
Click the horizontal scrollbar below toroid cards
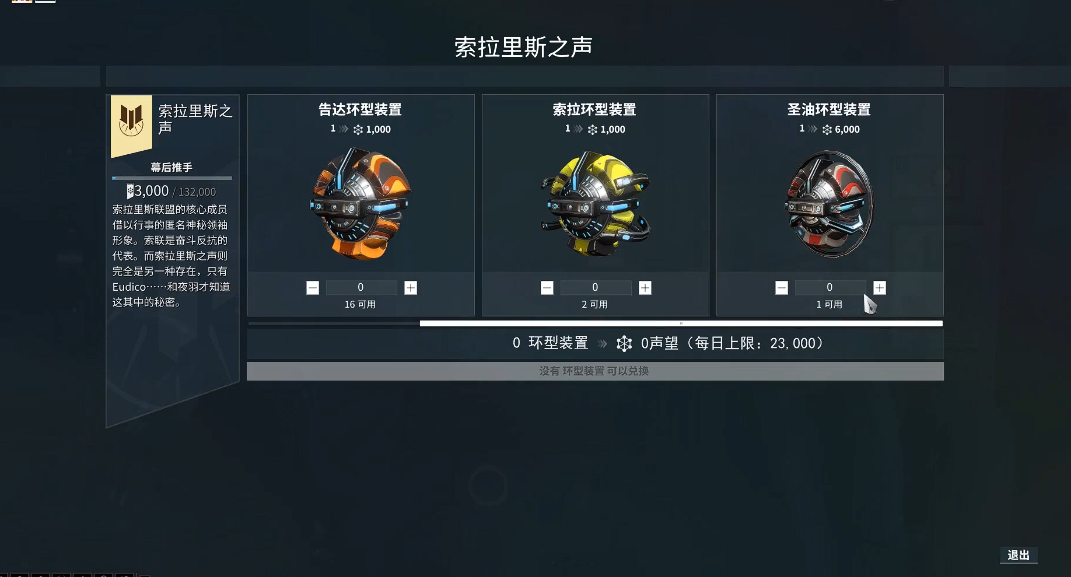(x=680, y=323)
